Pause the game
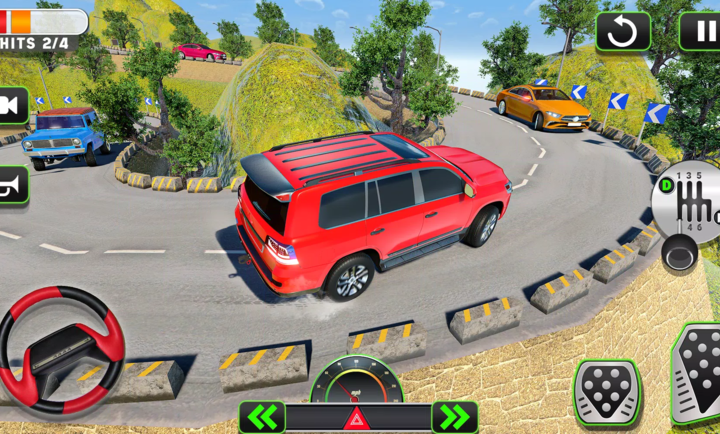The width and height of the screenshot is (720, 434). (x=701, y=30)
